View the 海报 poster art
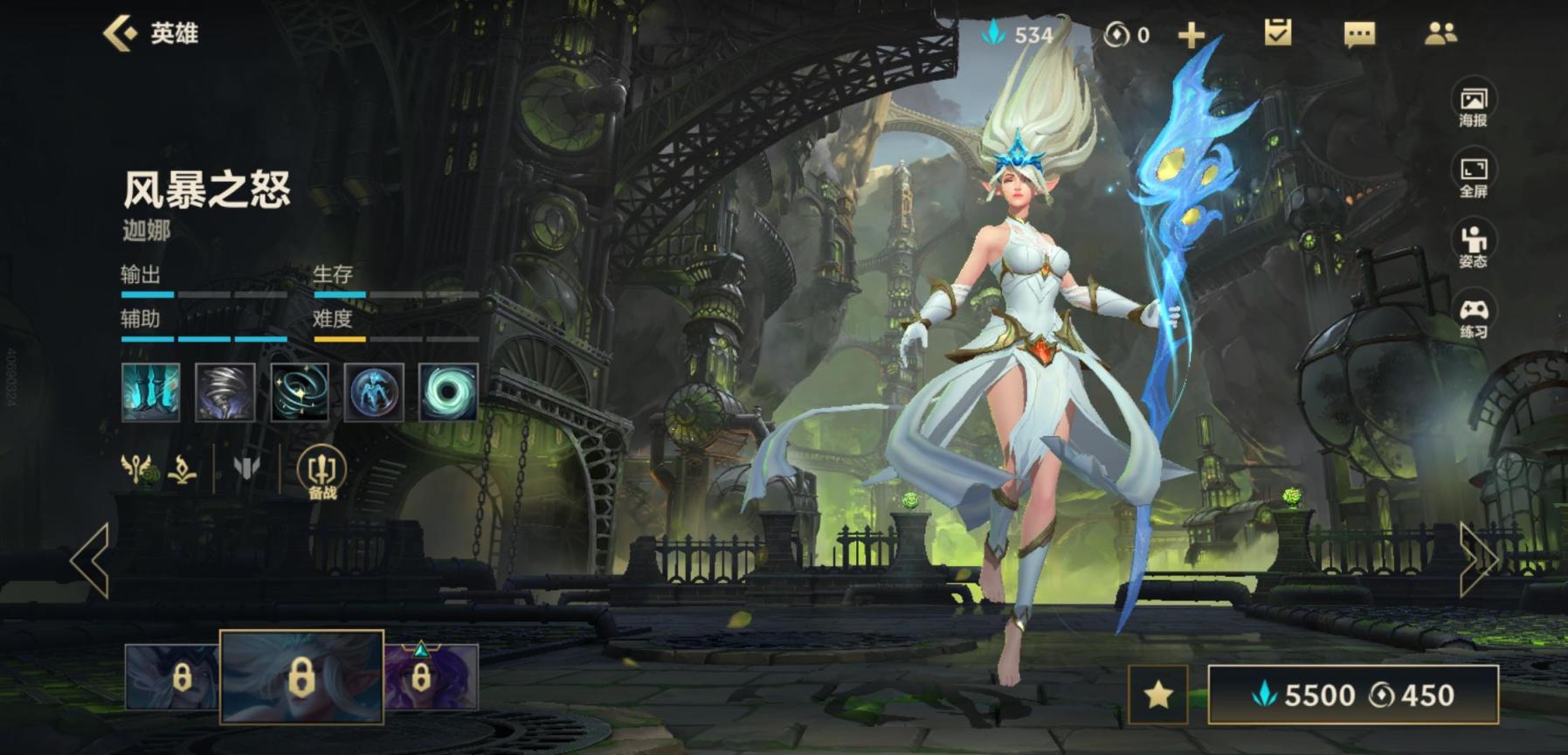Screen dimensions: 1568x755 (x=1473, y=107)
